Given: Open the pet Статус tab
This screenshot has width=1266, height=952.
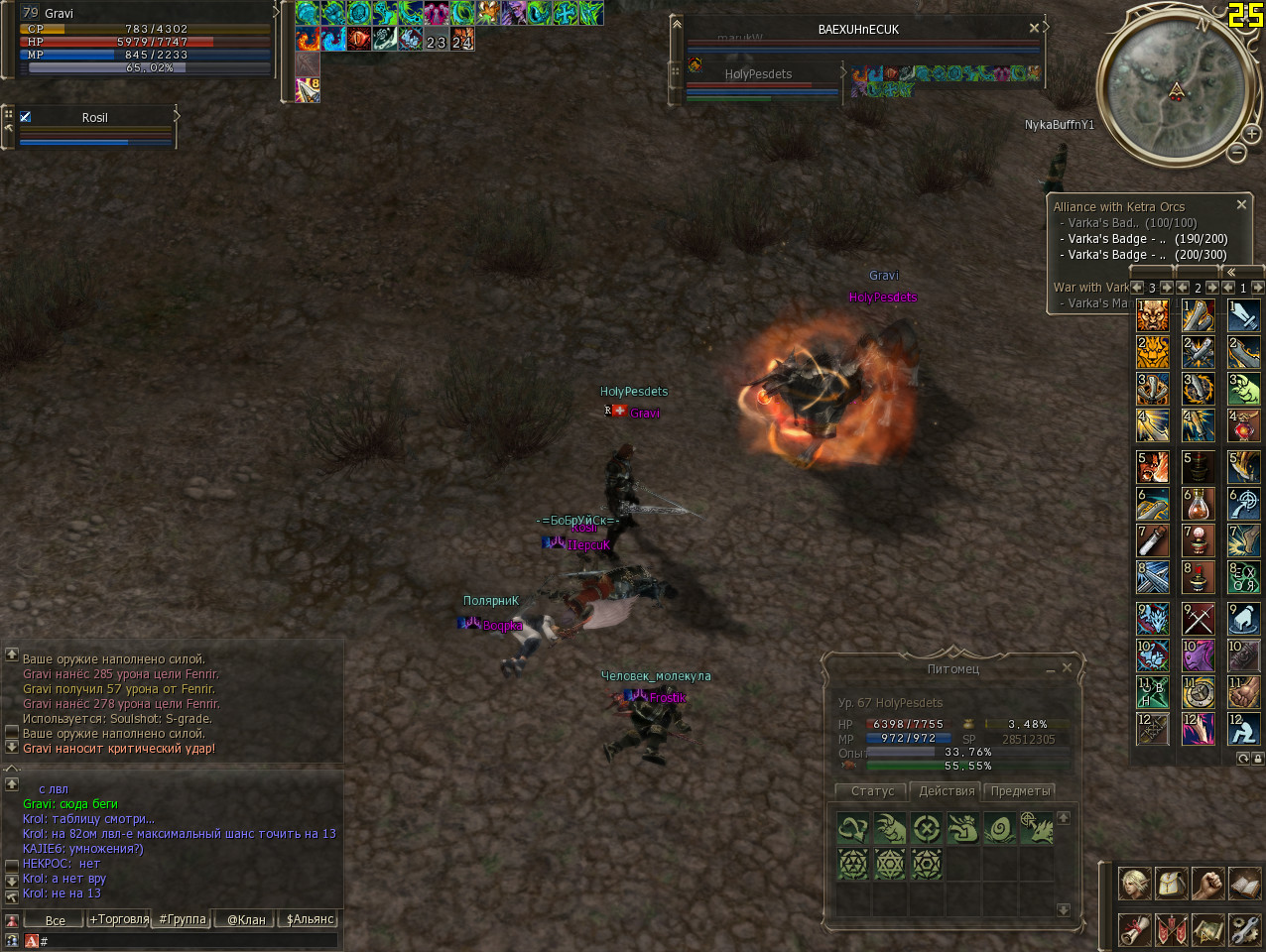Looking at the screenshot, I should point(872,791).
